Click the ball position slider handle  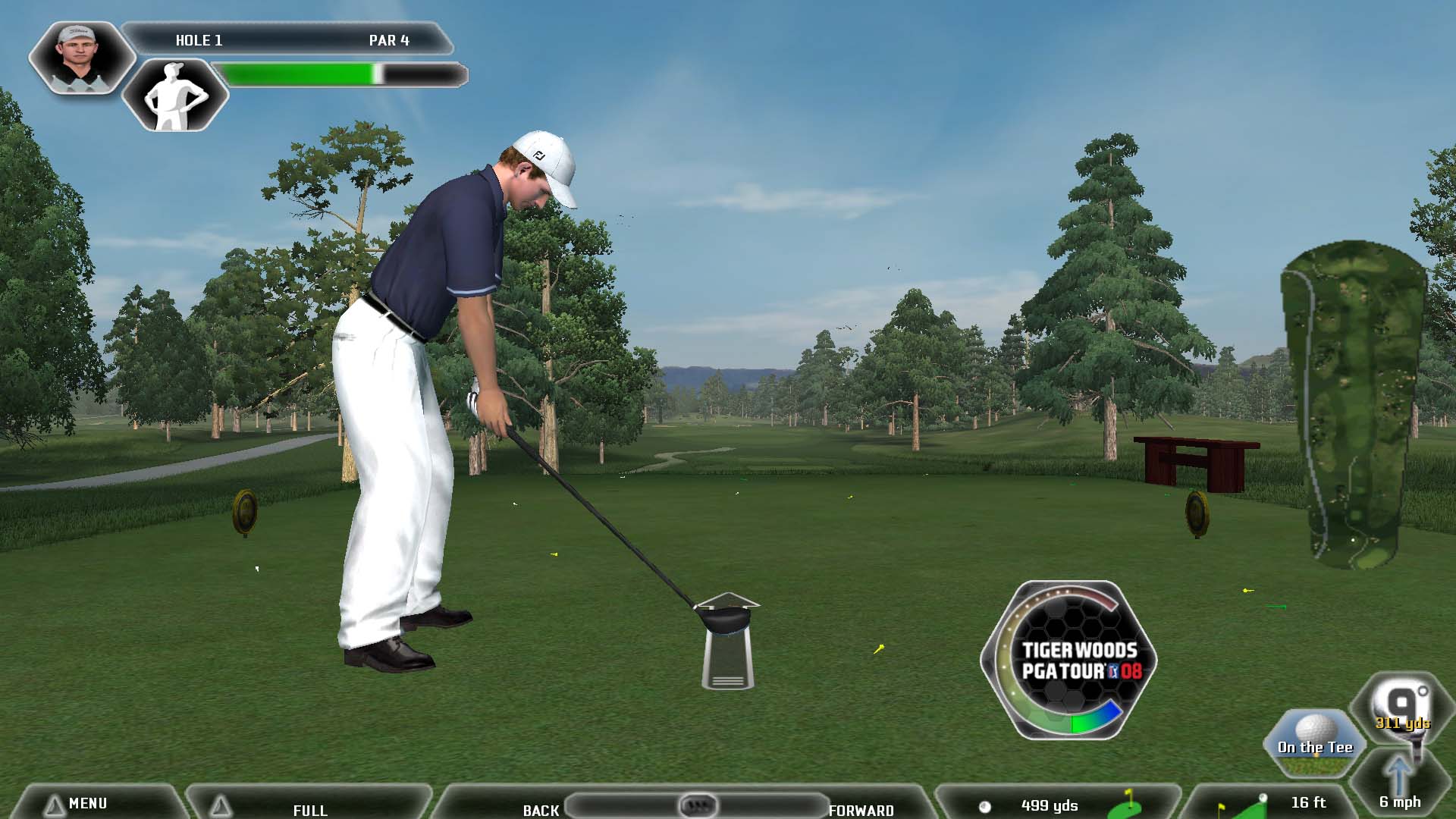tap(697, 805)
